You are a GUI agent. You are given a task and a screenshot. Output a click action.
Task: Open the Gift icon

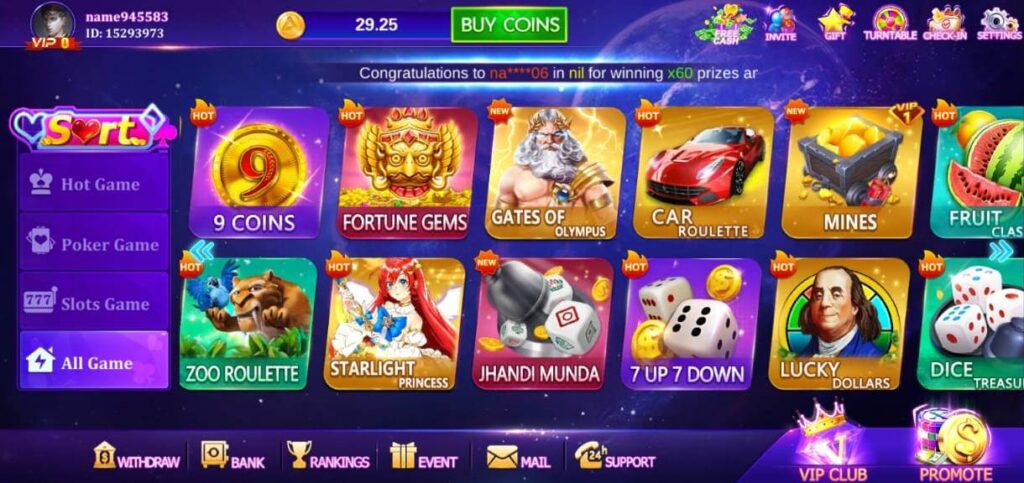click(835, 23)
